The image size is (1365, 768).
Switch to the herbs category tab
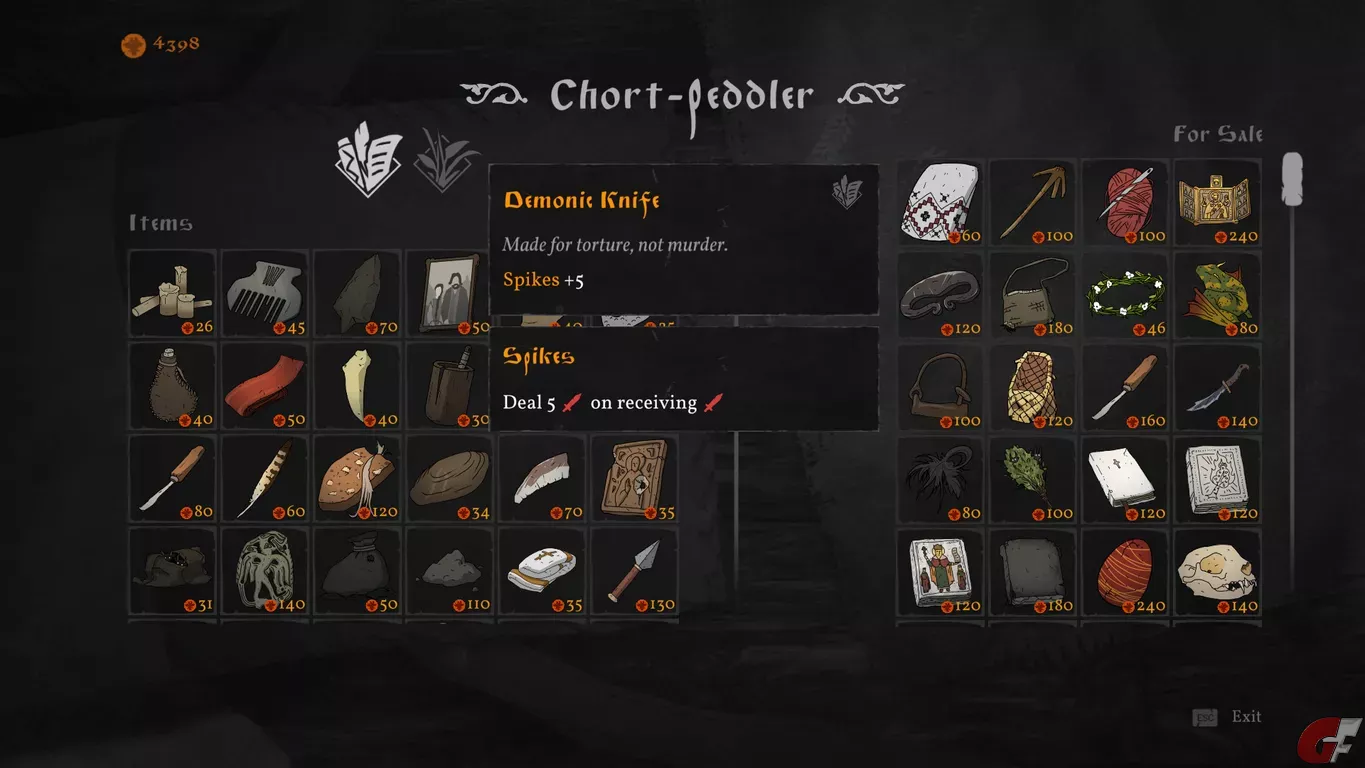446,161
